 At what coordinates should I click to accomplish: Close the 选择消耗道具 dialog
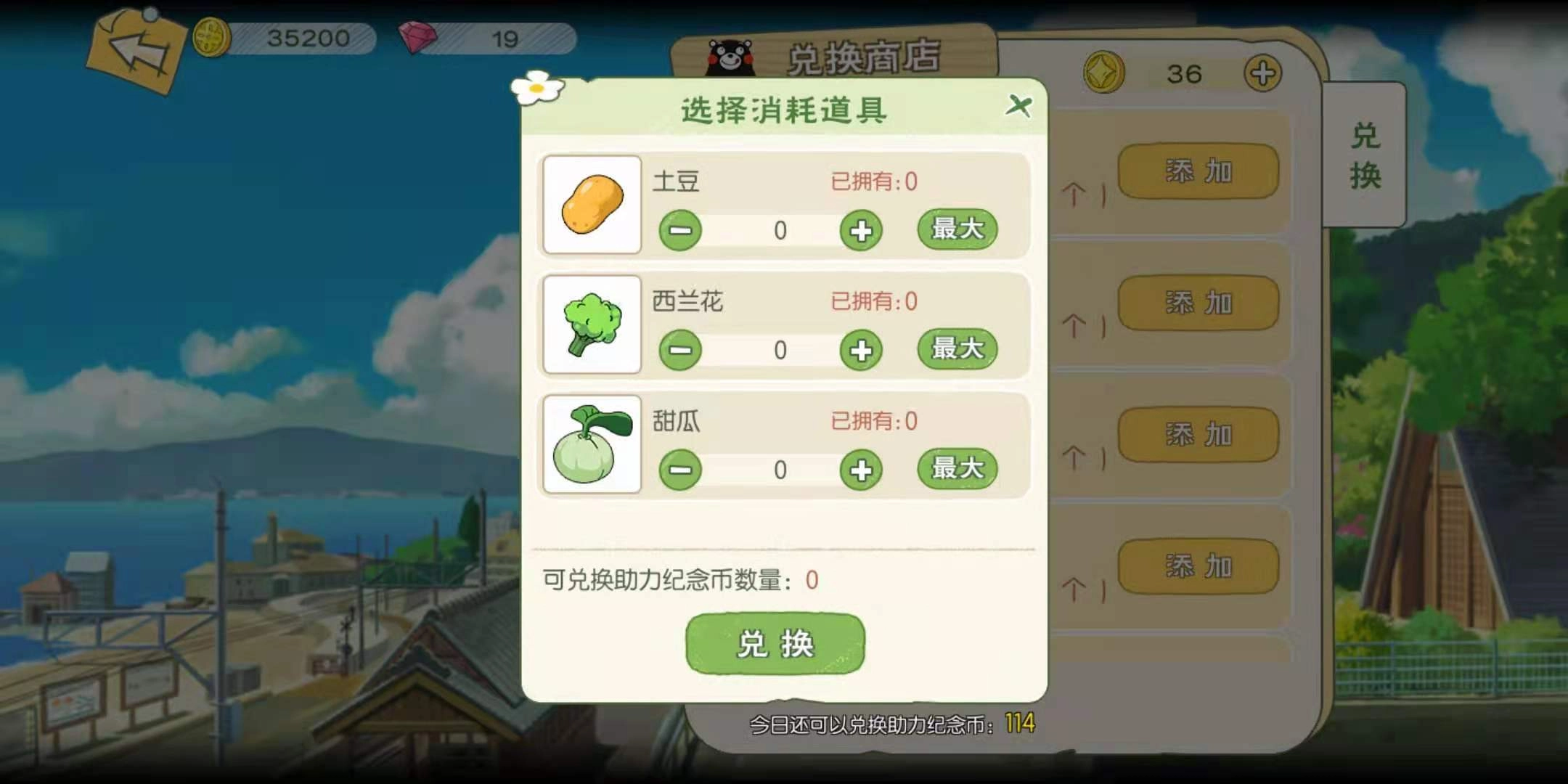point(1020,105)
